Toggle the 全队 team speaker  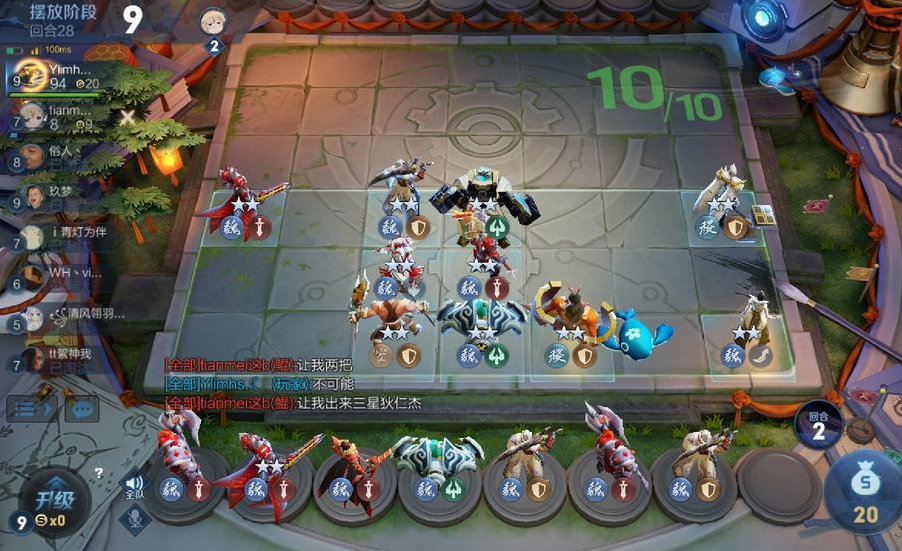[x=133, y=487]
